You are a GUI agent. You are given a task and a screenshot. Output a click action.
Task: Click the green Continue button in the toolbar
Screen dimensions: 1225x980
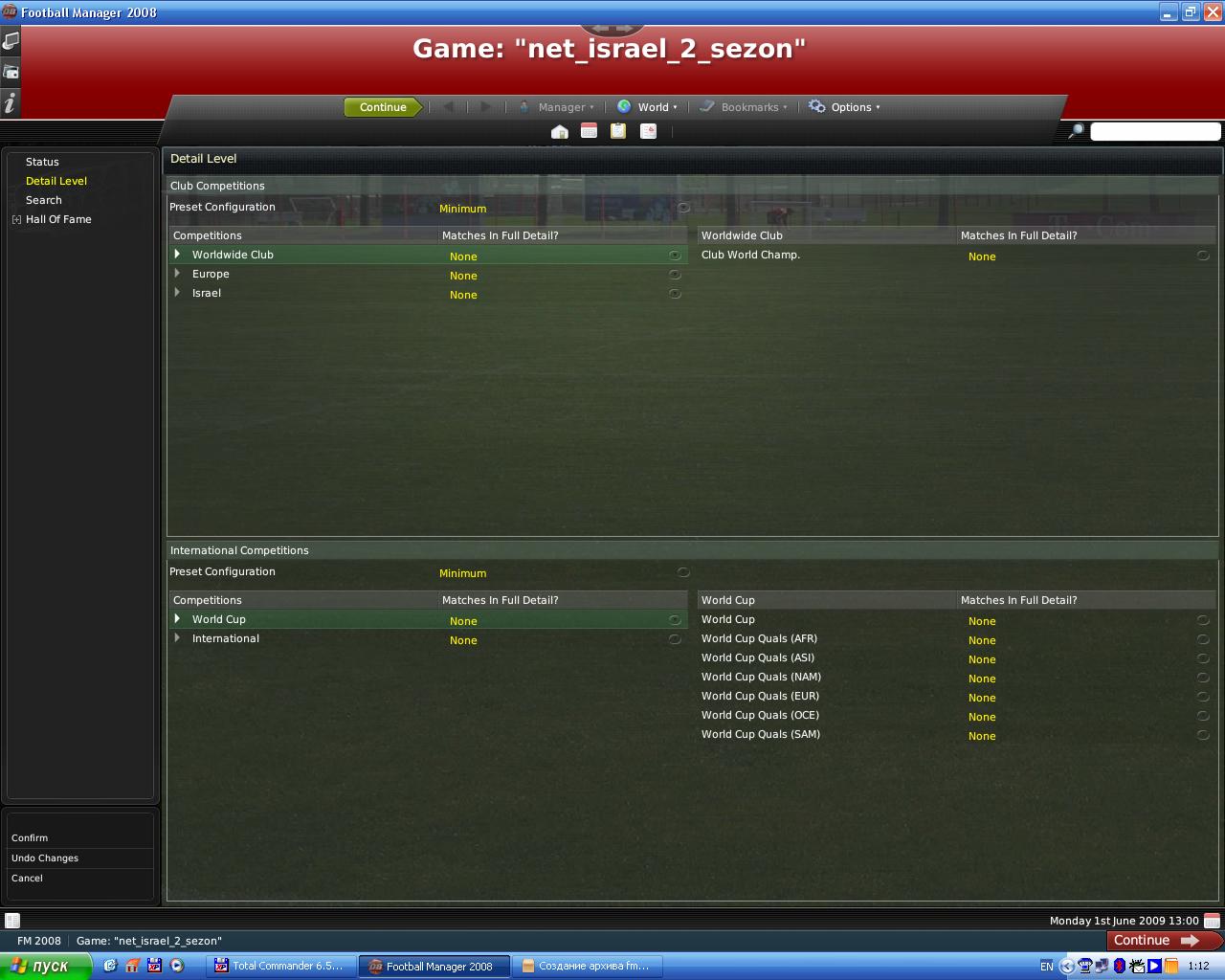click(383, 107)
